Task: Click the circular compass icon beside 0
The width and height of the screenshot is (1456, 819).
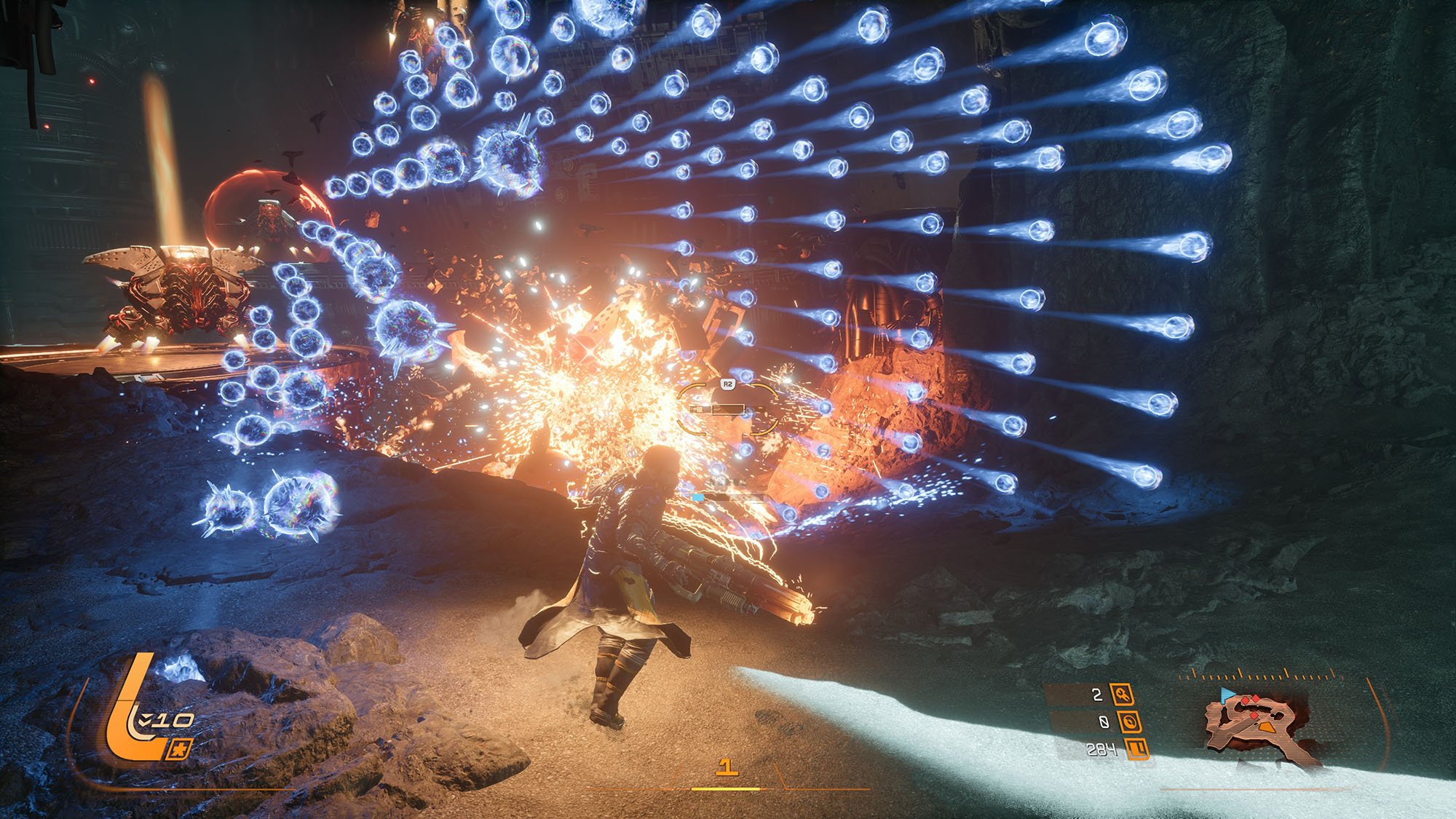Action: click(x=1129, y=721)
